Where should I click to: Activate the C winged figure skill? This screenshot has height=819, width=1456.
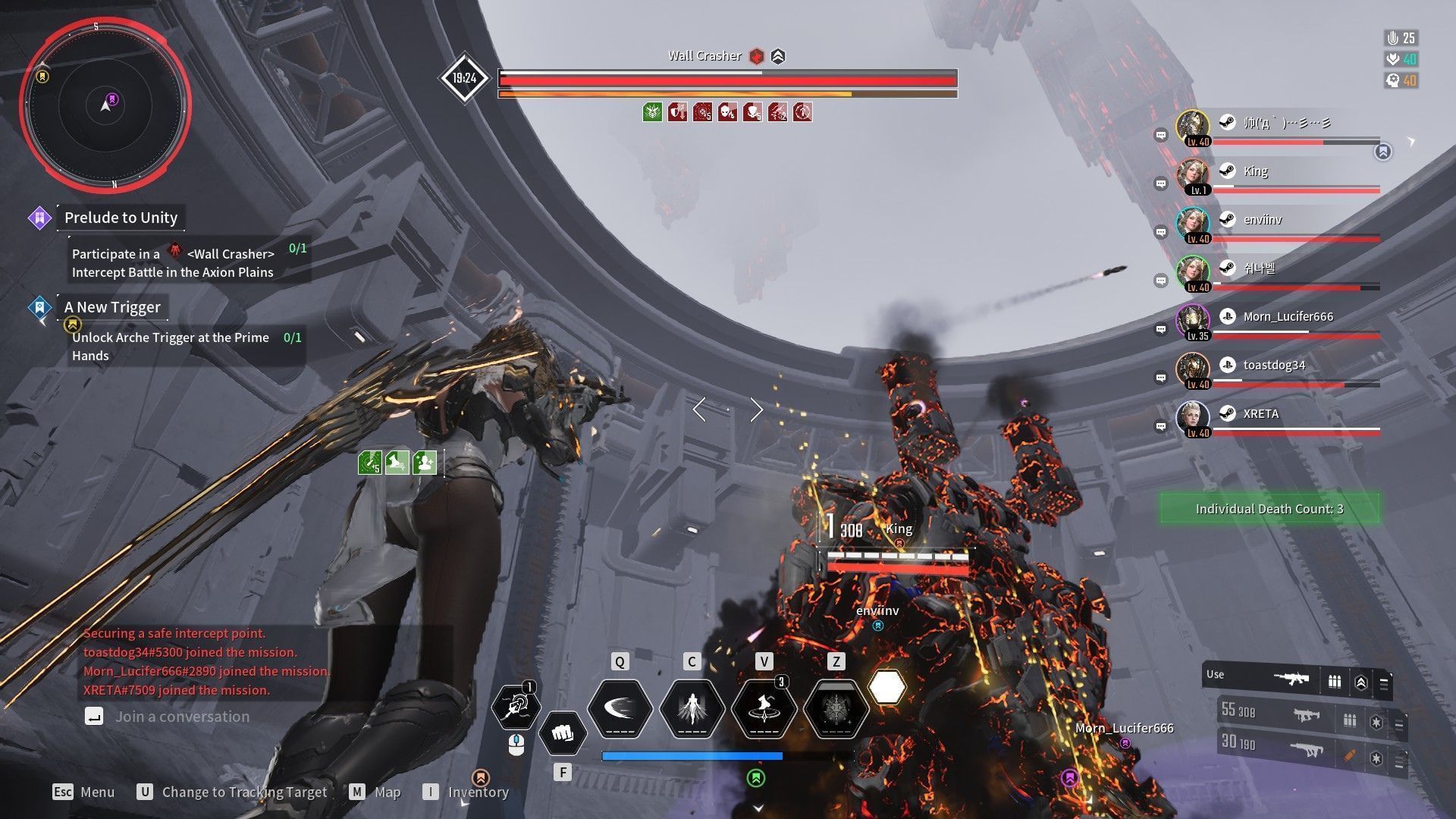tap(692, 709)
